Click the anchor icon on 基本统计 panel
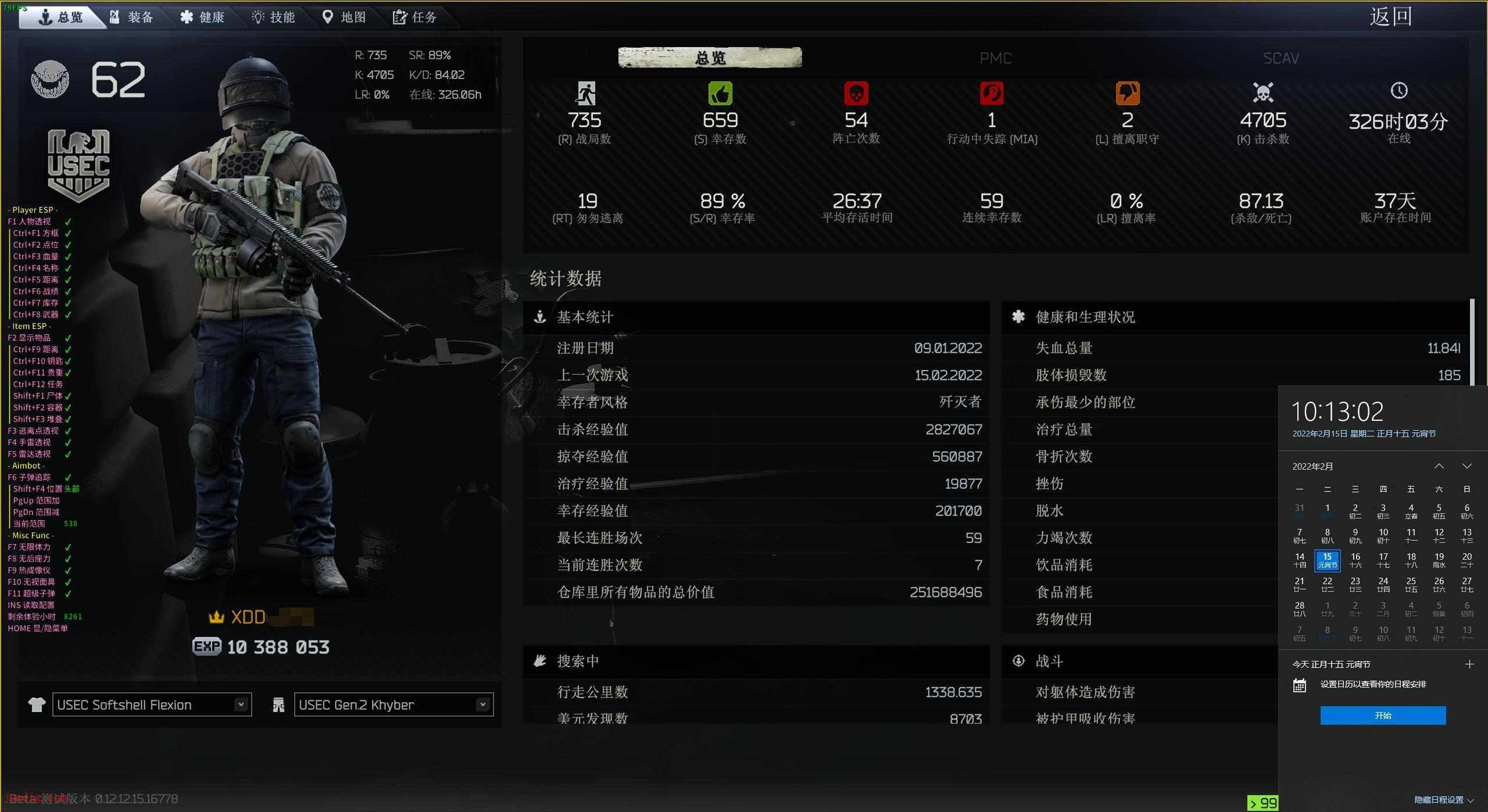This screenshot has height=812, width=1488. (x=541, y=317)
